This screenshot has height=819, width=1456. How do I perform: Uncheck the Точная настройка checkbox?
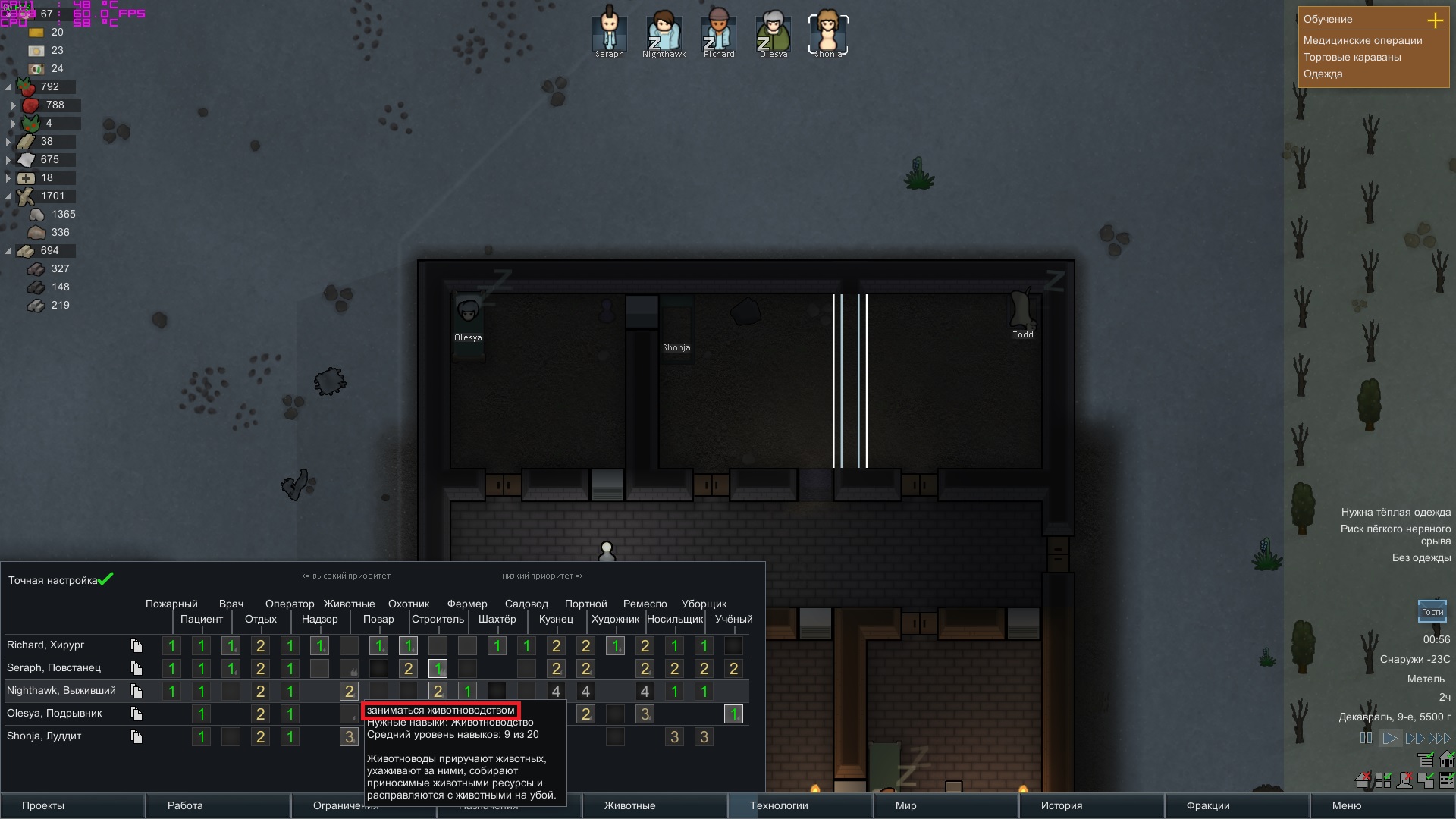coord(105,579)
